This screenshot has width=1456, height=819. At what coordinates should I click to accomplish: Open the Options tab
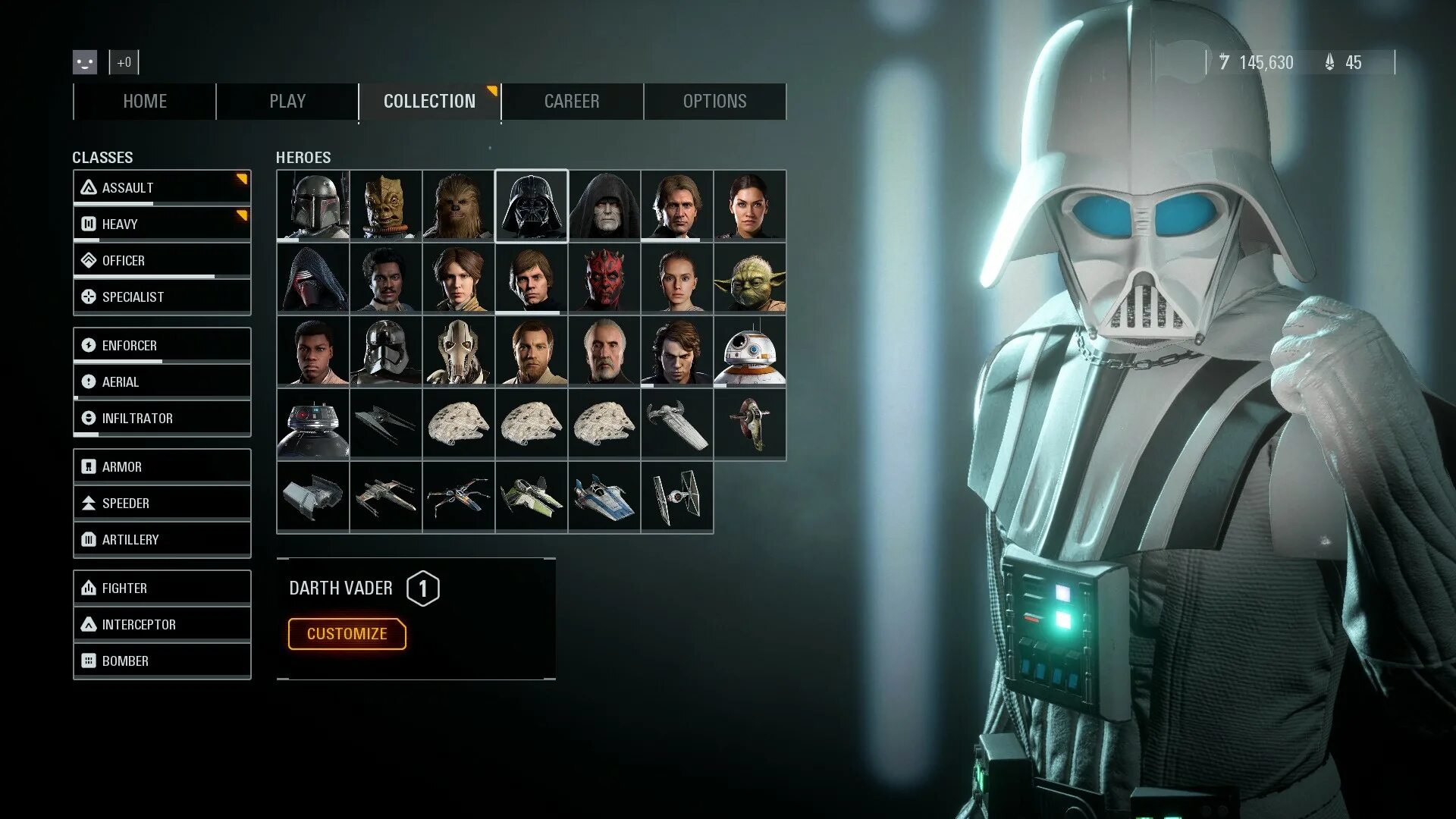tap(714, 102)
